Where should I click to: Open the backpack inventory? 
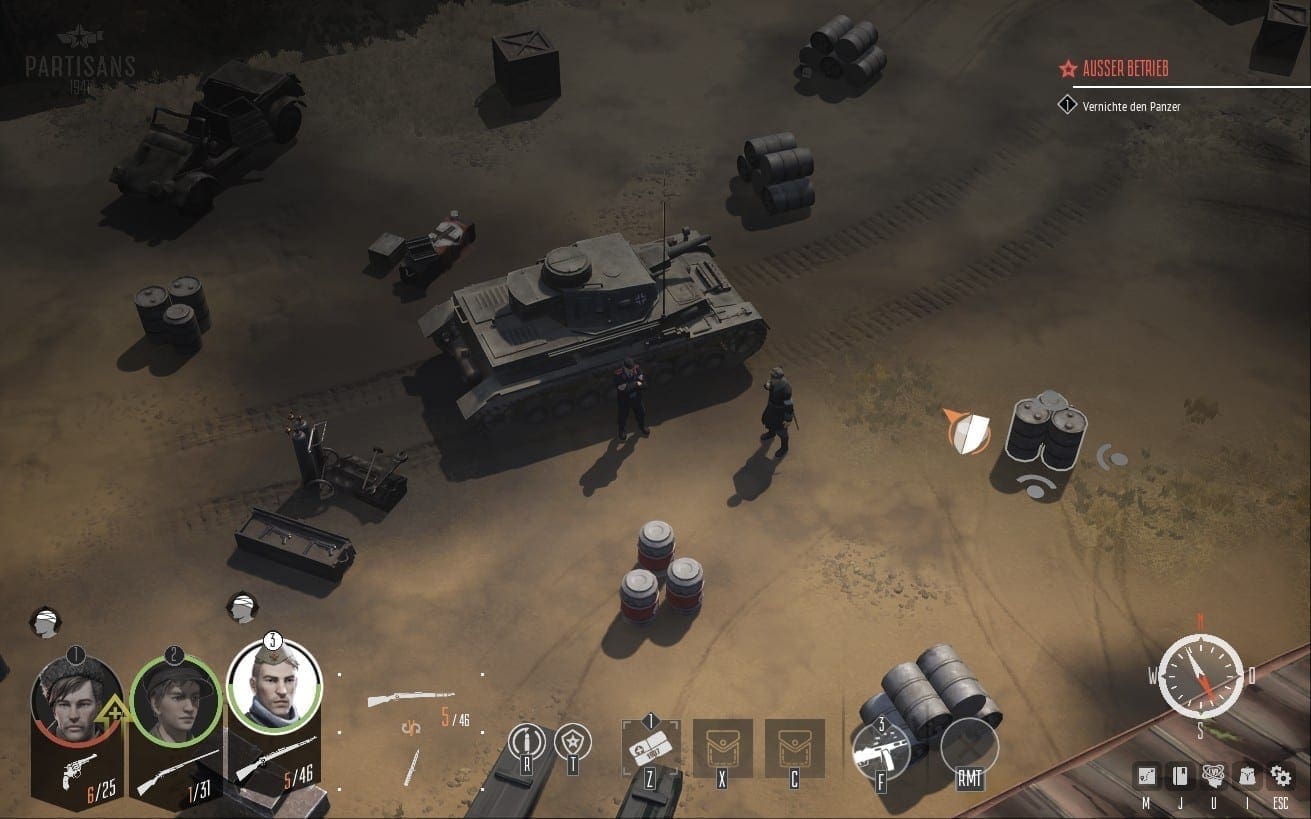1247,775
